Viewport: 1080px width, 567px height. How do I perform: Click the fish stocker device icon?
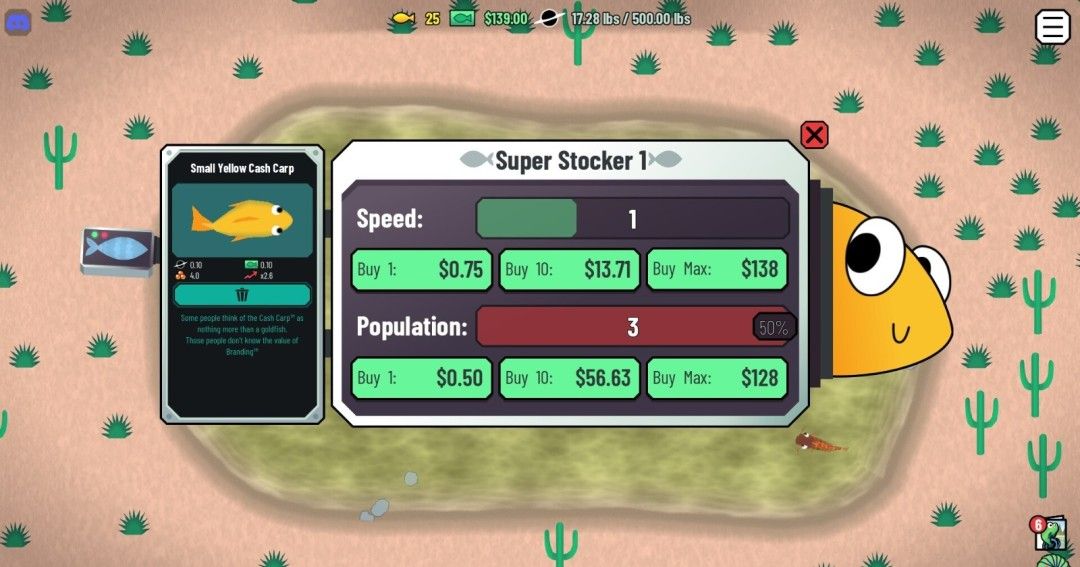tap(117, 250)
